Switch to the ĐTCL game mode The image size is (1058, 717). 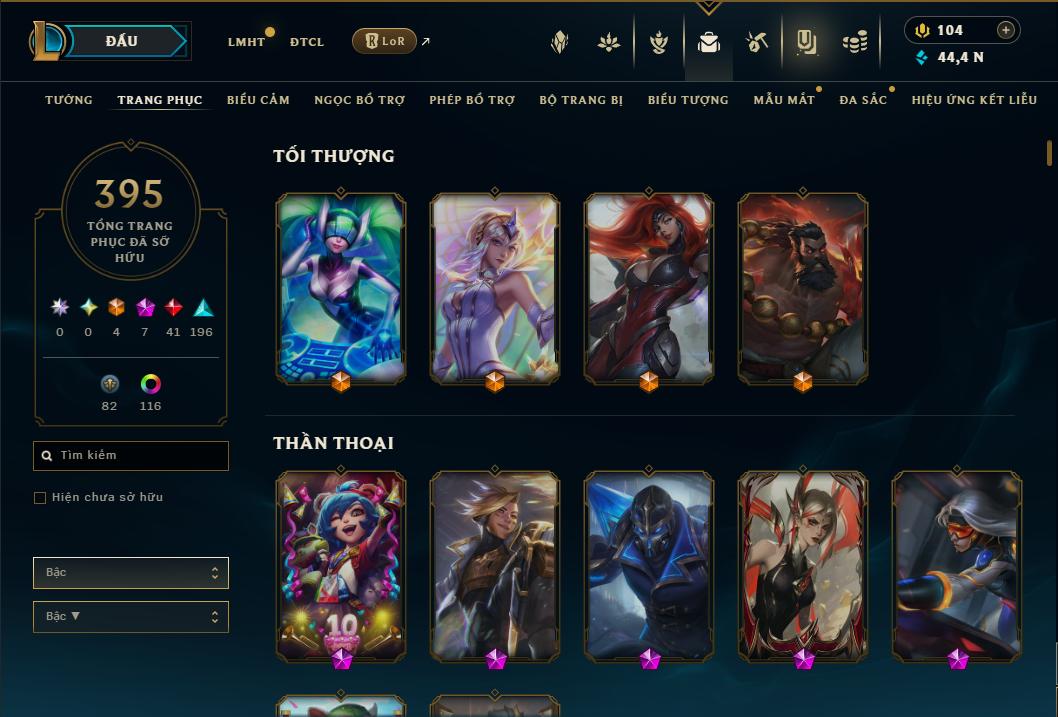(307, 42)
